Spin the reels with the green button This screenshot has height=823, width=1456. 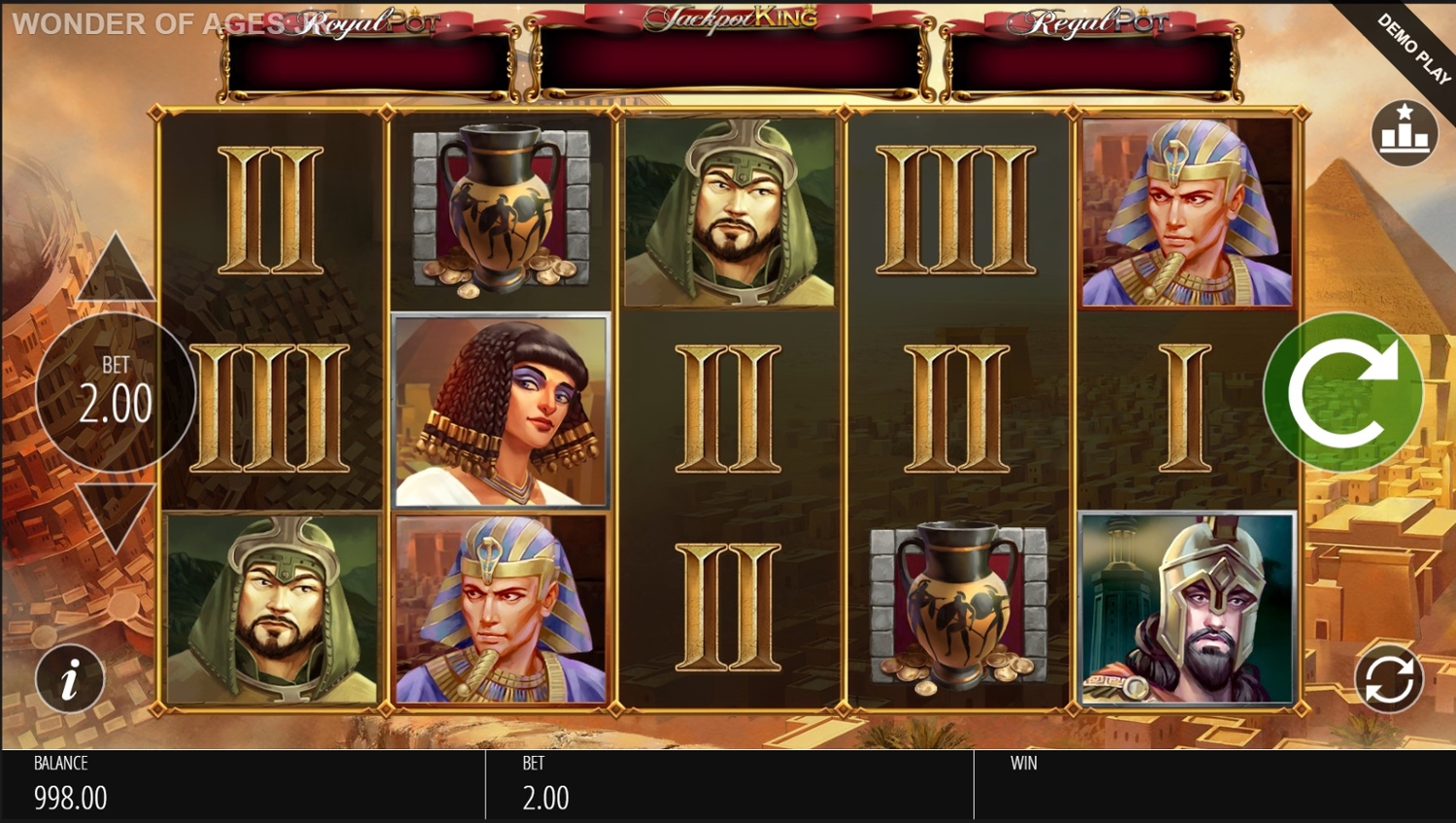point(1343,392)
